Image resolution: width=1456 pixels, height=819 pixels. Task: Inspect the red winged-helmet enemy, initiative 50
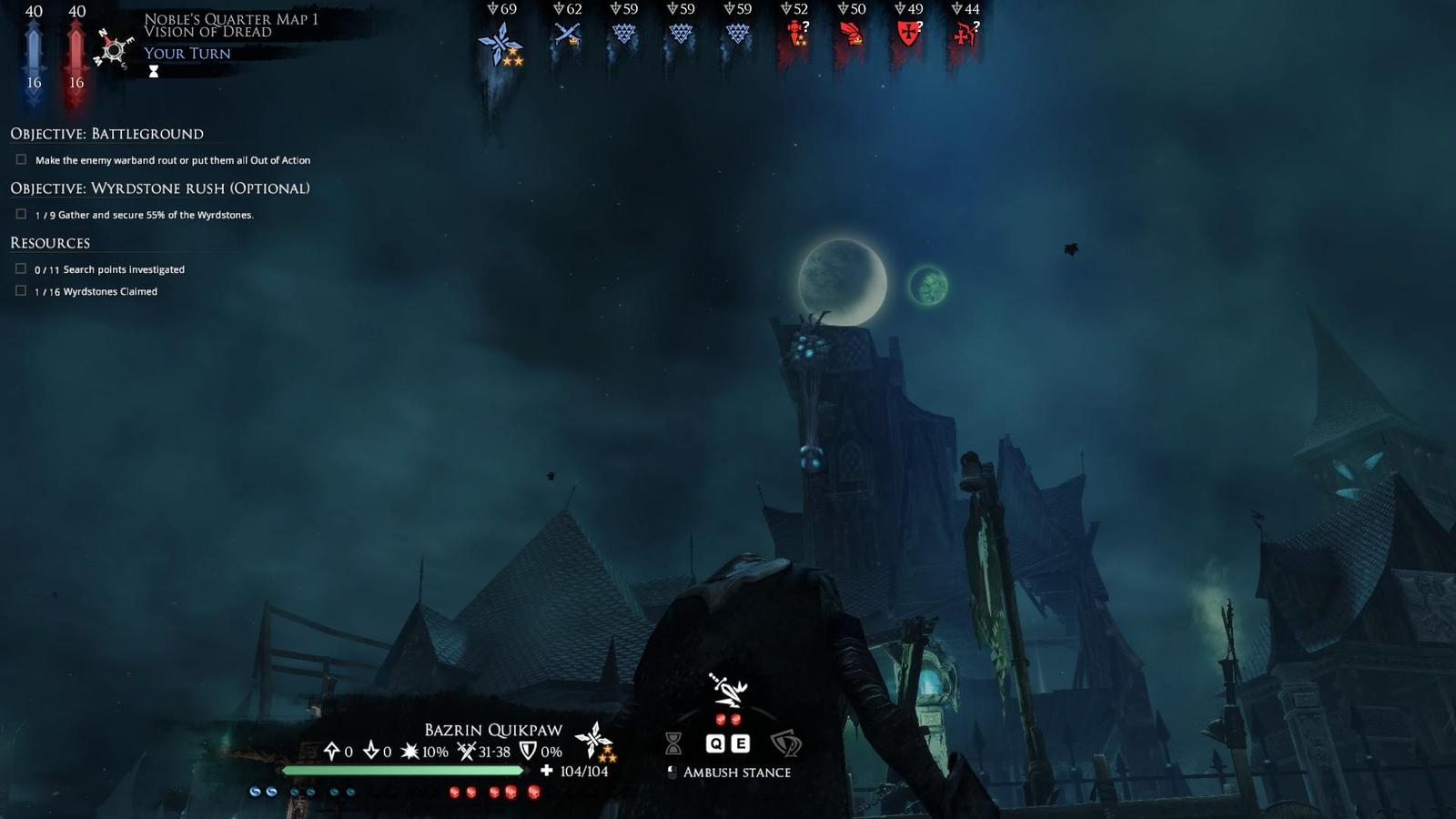click(x=852, y=35)
